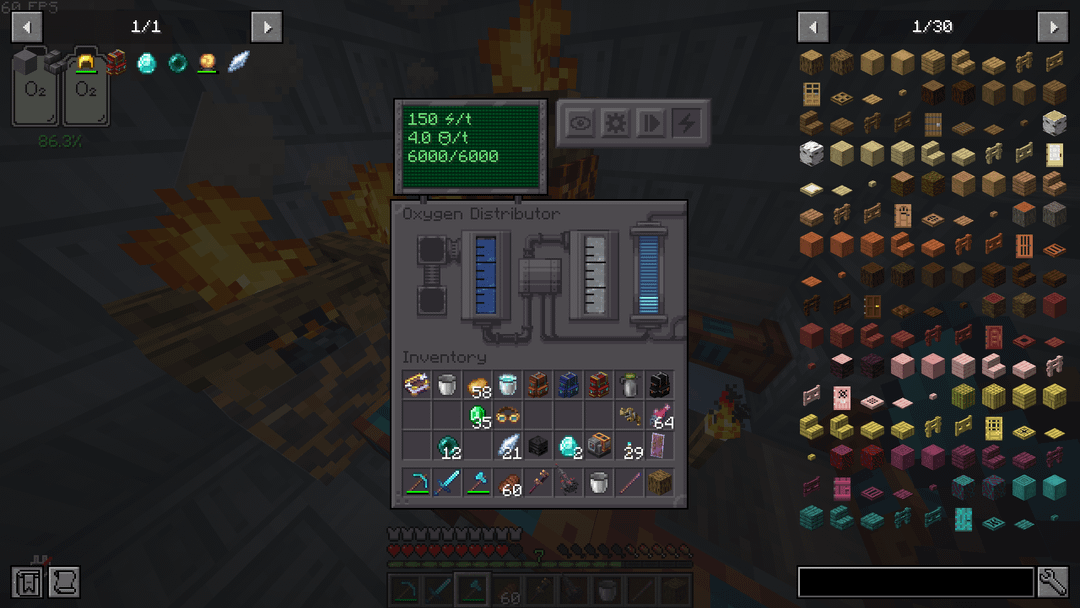1080x608 pixels.
Task: Open the book icon button
Action: [27, 582]
